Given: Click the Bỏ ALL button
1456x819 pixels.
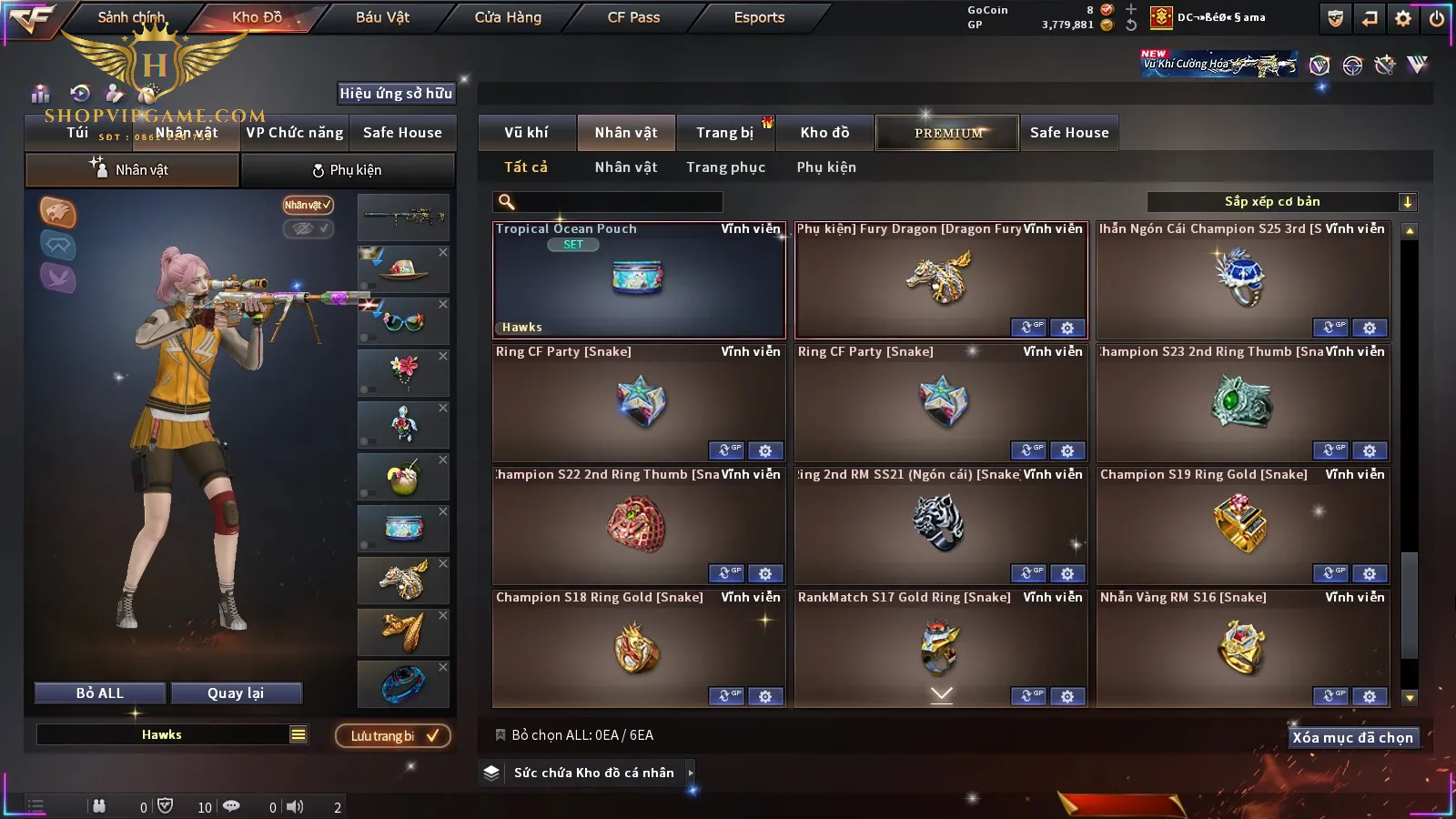Looking at the screenshot, I should point(100,693).
